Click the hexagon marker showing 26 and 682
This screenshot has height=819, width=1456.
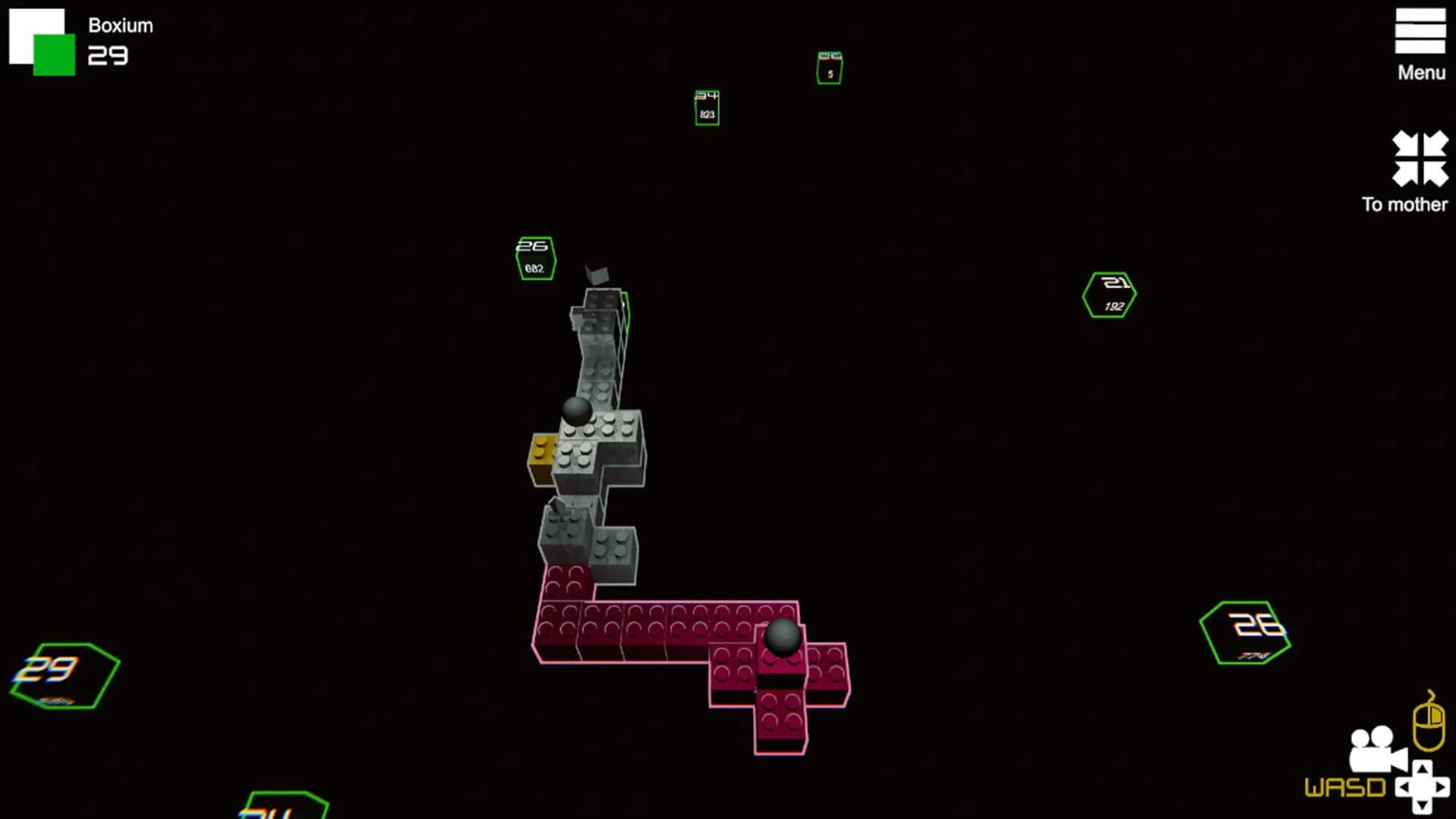[535, 258]
